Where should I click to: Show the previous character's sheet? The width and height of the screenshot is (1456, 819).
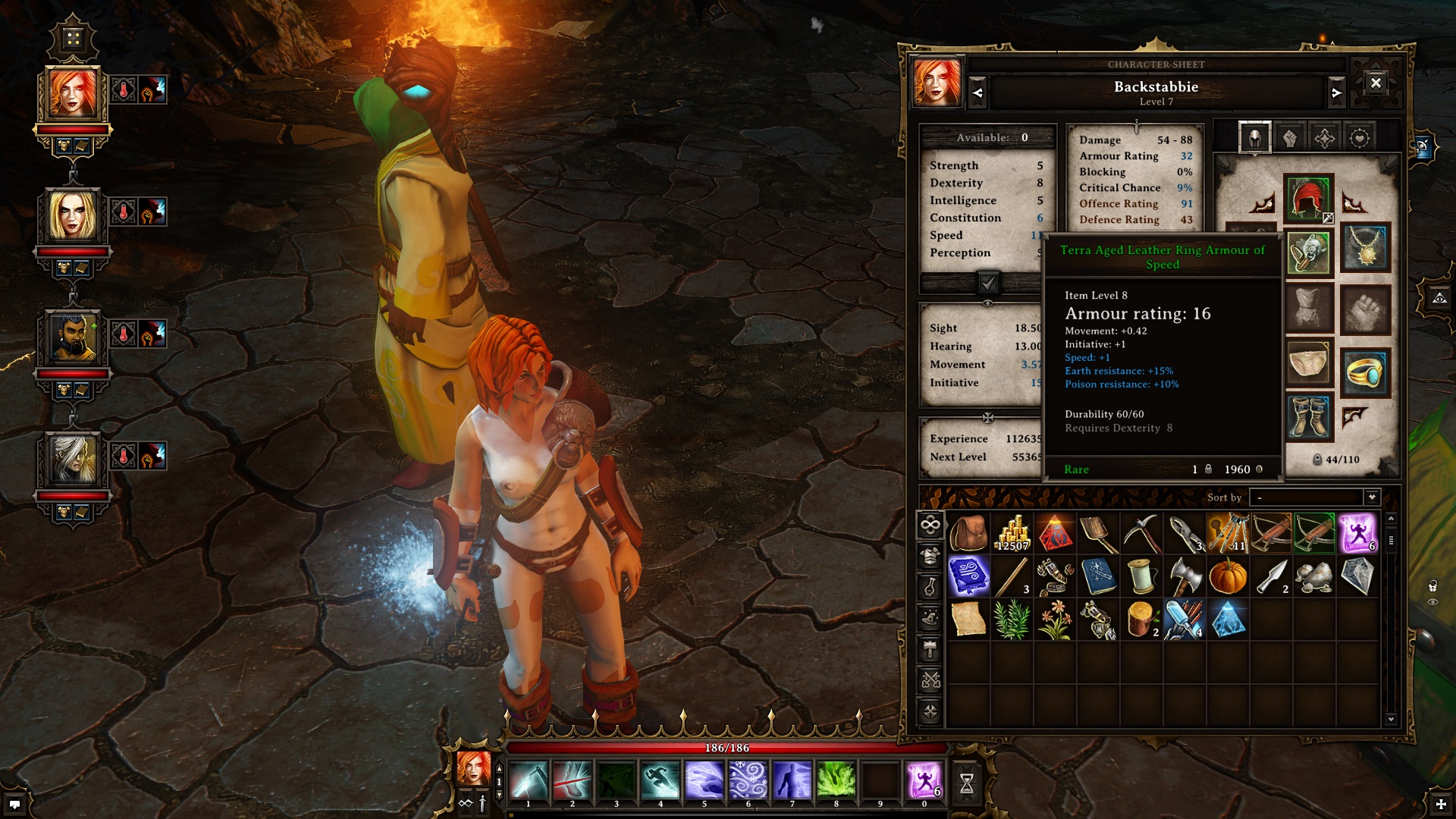pos(977,93)
